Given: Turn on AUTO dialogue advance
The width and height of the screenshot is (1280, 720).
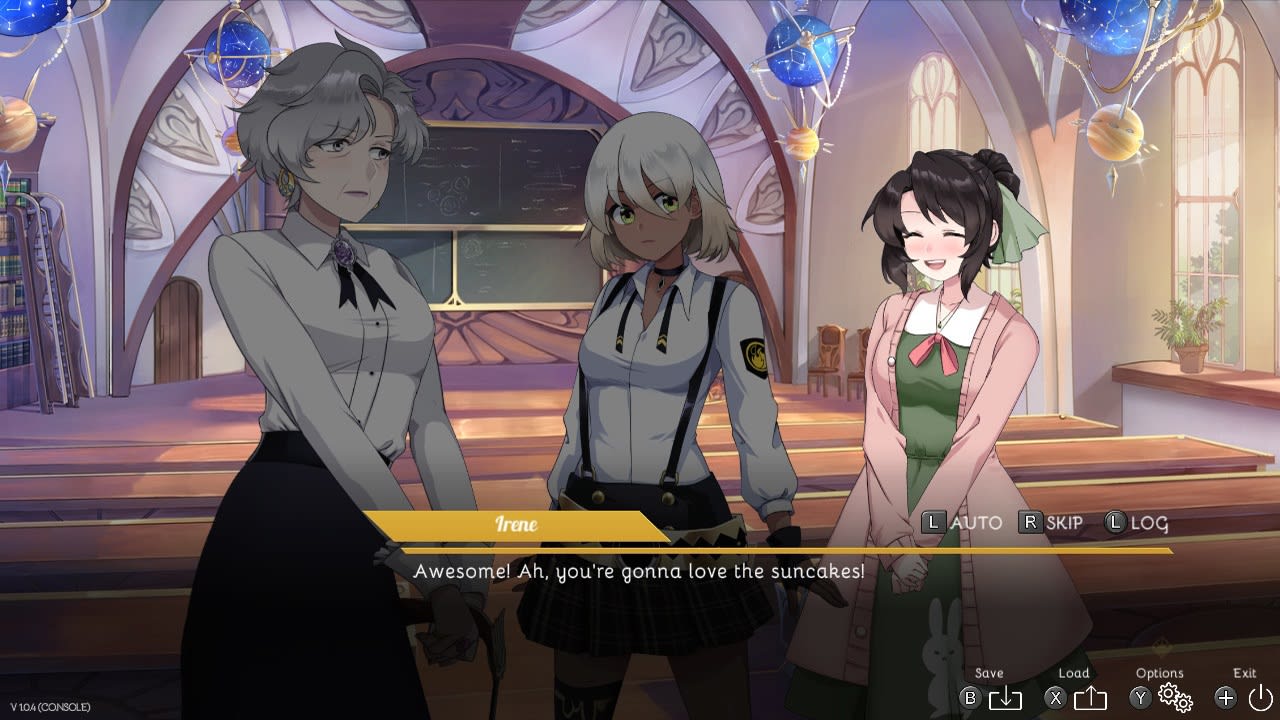Looking at the screenshot, I should (962, 522).
